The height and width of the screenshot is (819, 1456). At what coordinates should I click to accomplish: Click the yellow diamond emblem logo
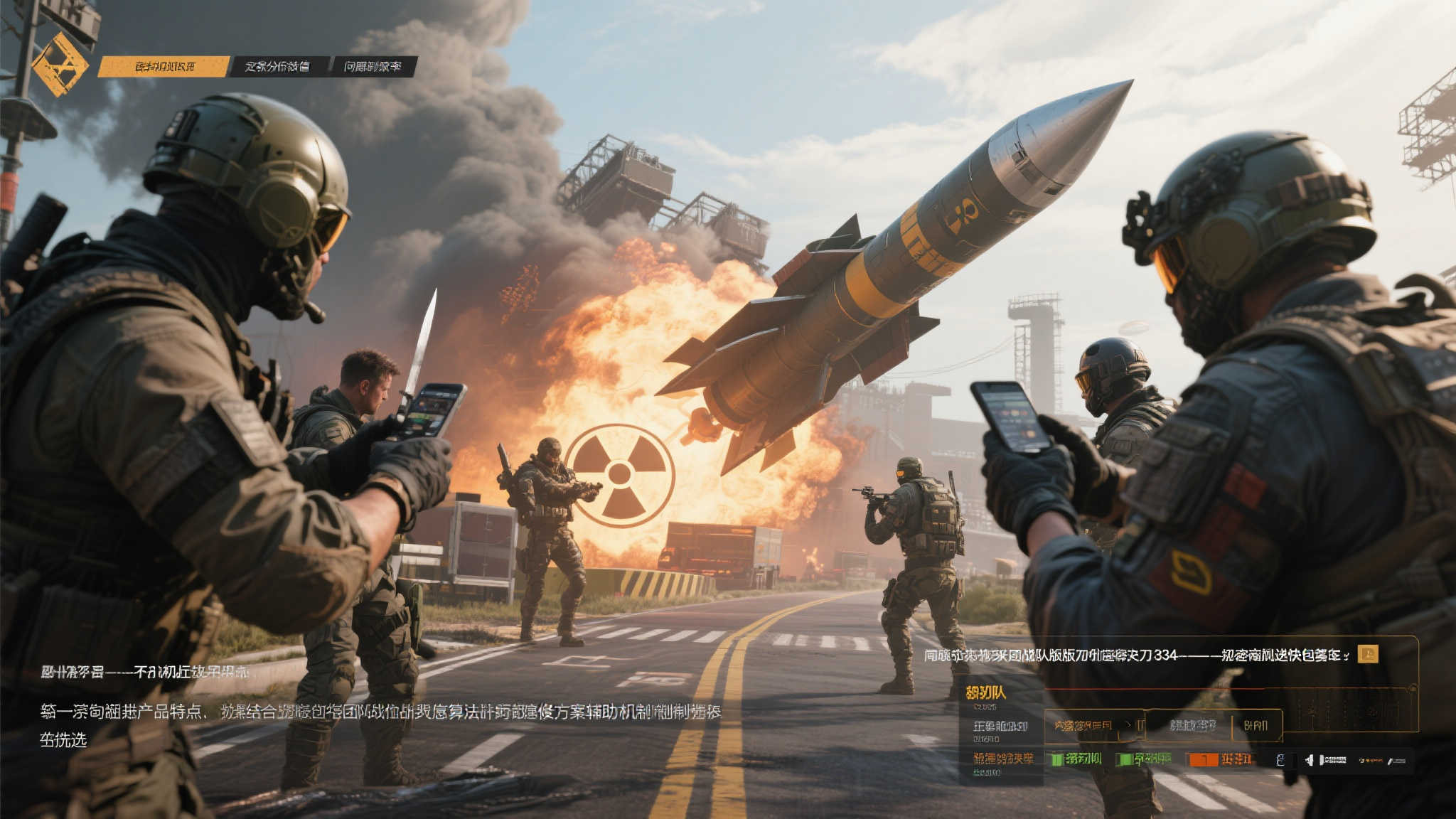click(60, 65)
